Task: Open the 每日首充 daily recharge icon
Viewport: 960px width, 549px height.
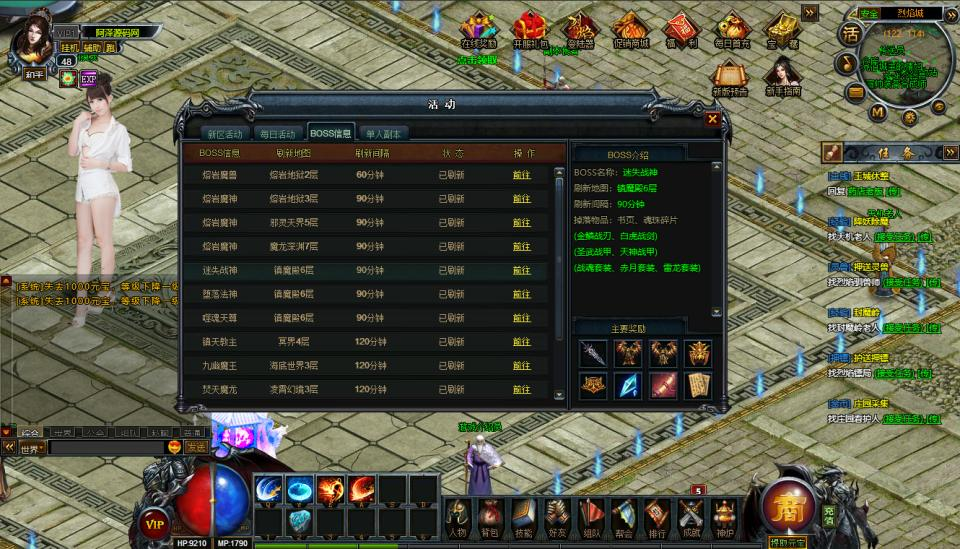Action: click(x=732, y=30)
